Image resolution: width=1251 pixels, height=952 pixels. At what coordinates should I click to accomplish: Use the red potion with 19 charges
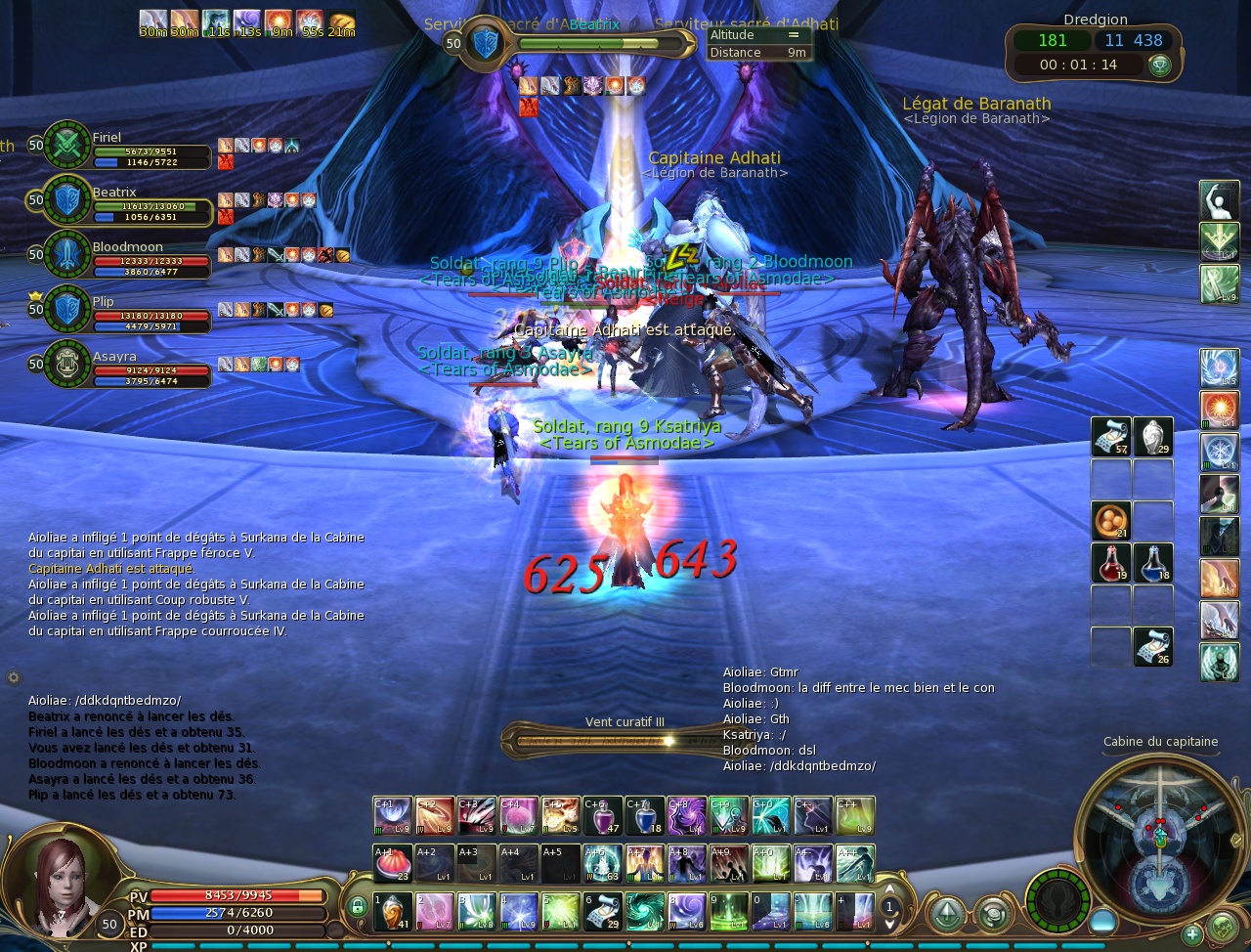point(1110,563)
